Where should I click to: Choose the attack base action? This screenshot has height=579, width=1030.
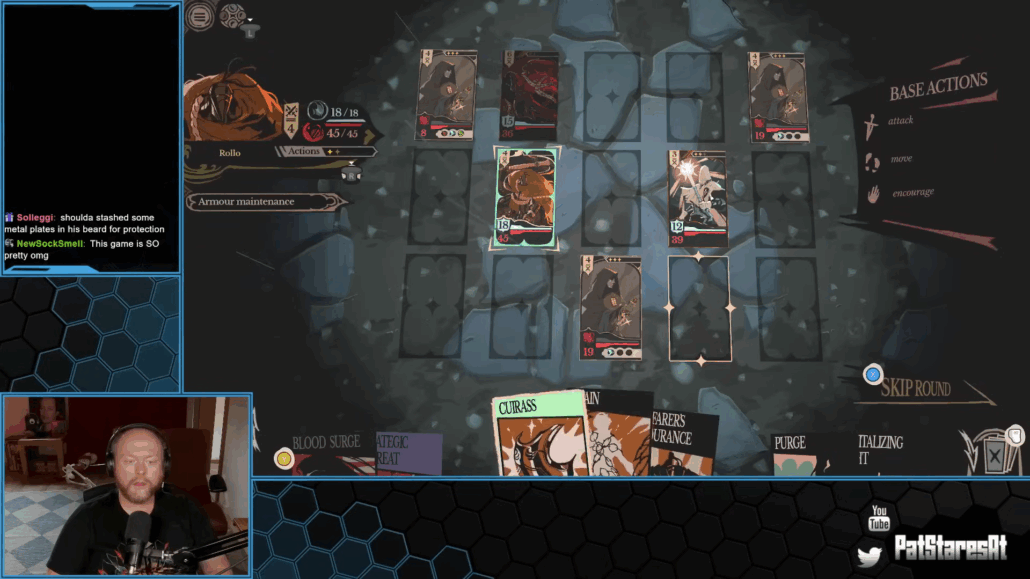(900, 121)
